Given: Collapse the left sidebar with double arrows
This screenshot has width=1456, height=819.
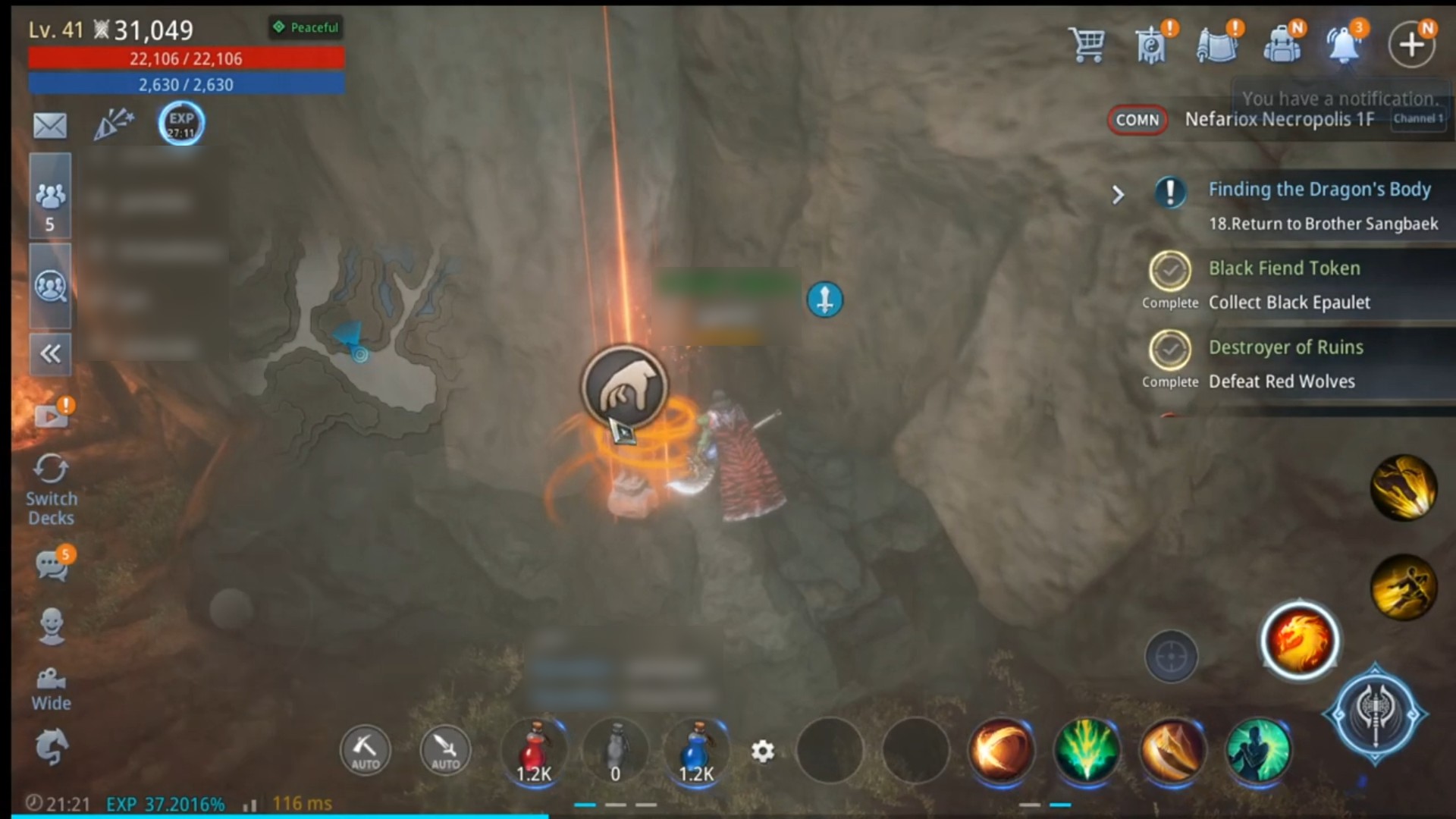Looking at the screenshot, I should click(x=50, y=353).
